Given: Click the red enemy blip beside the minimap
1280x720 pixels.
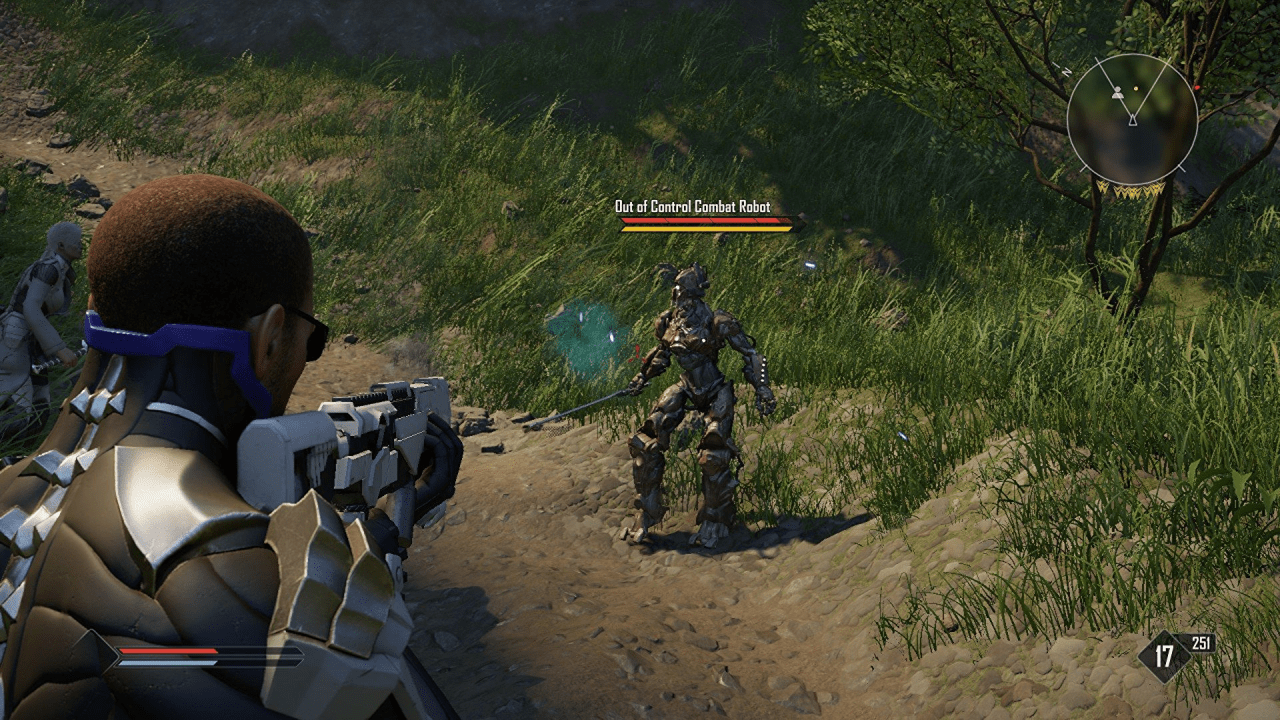Looking at the screenshot, I should click(1197, 87).
